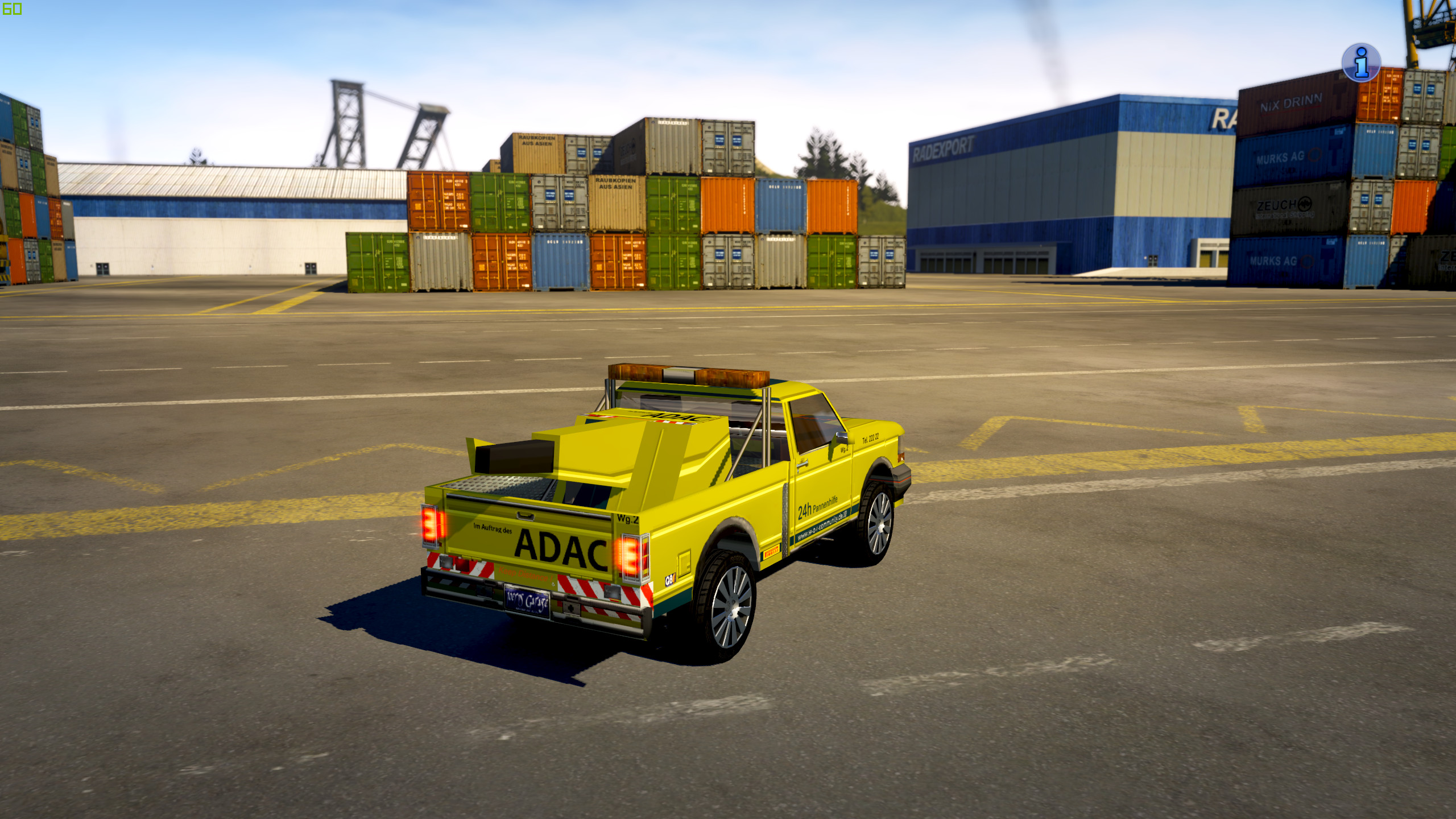Viewport: 1456px width, 819px height.
Task: Open the blue info icon
Action: point(1360,63)
